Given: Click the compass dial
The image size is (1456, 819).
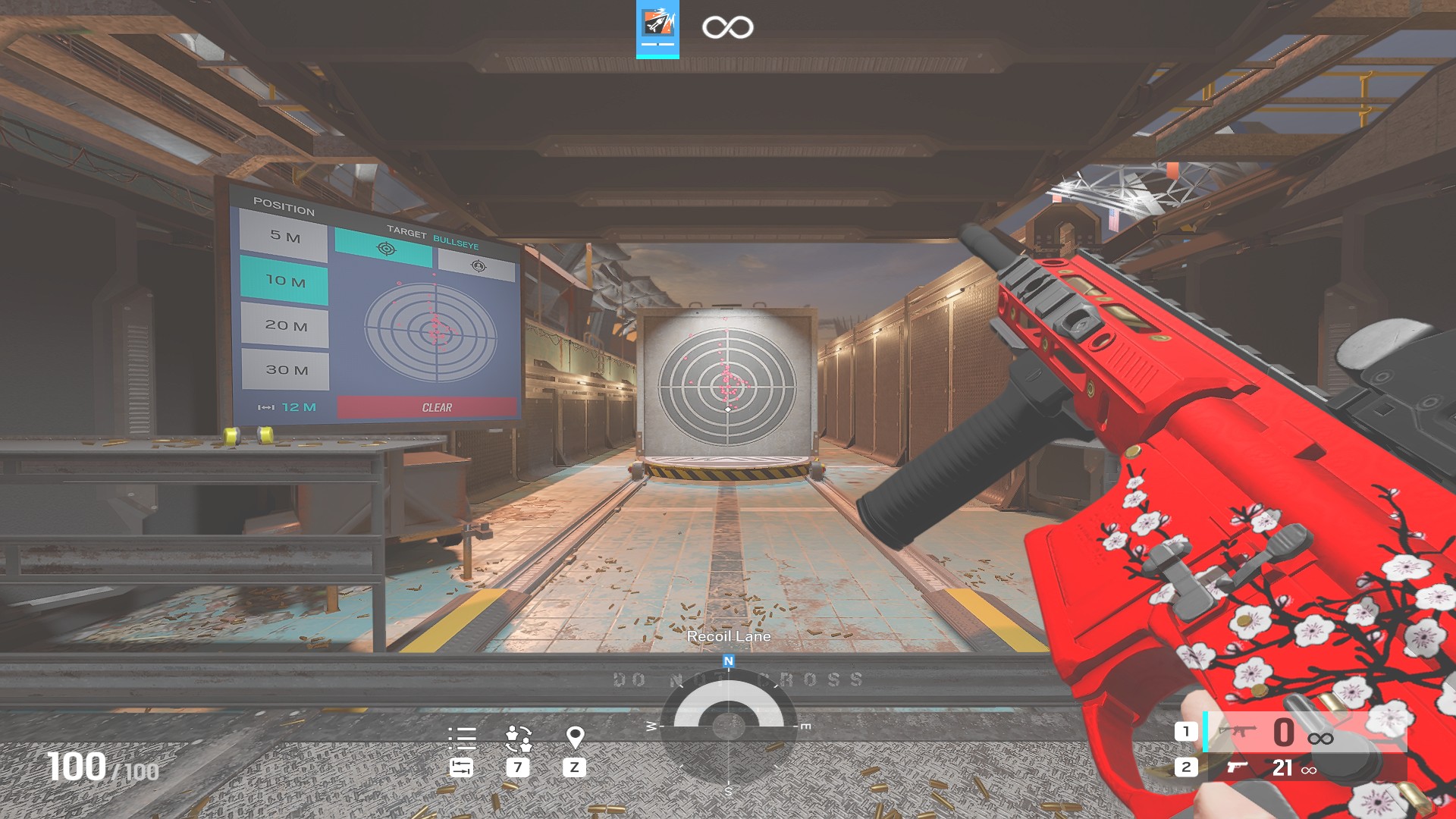Looking at the screenshot, I should coord(728,725).
